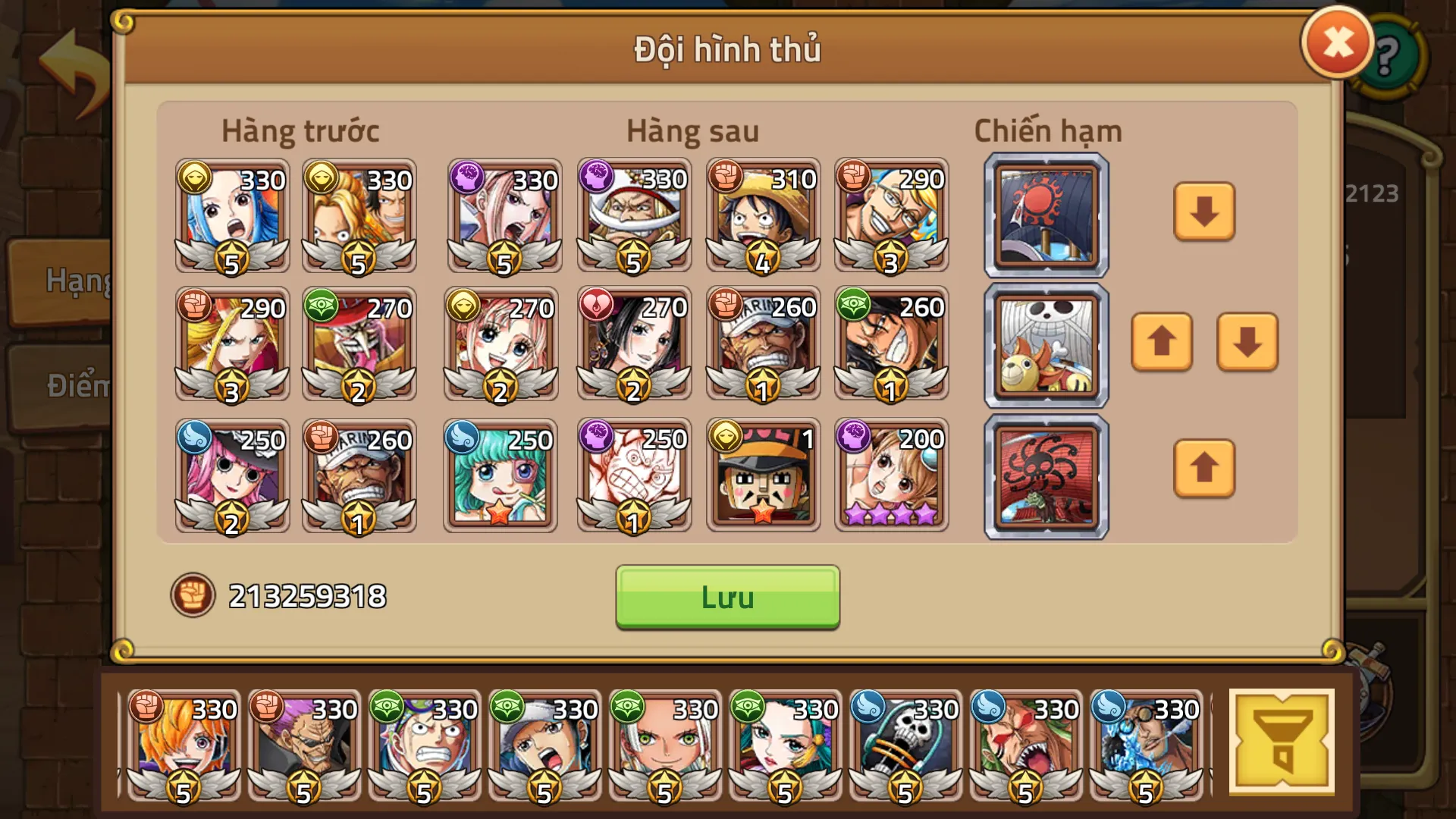Select Boa Hancock with 270 power
The image size is (1456, 819).
[x=634, y=345]
